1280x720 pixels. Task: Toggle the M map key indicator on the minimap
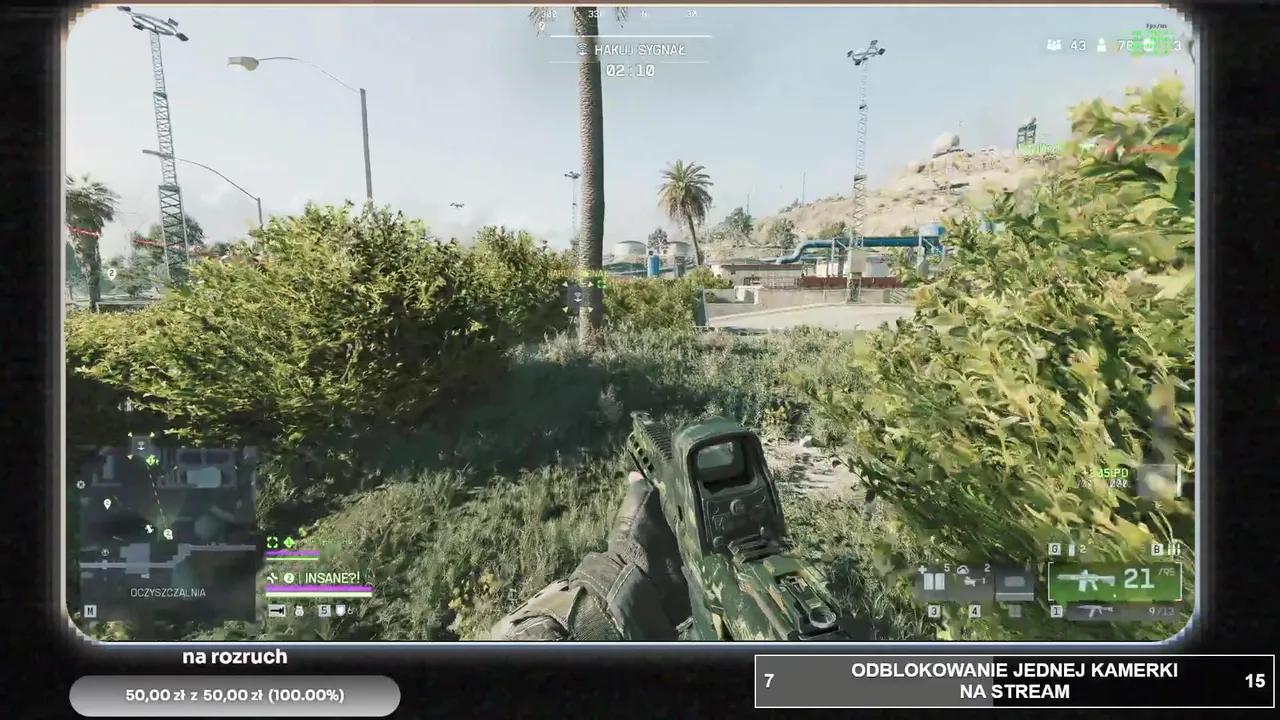(90, 611)
